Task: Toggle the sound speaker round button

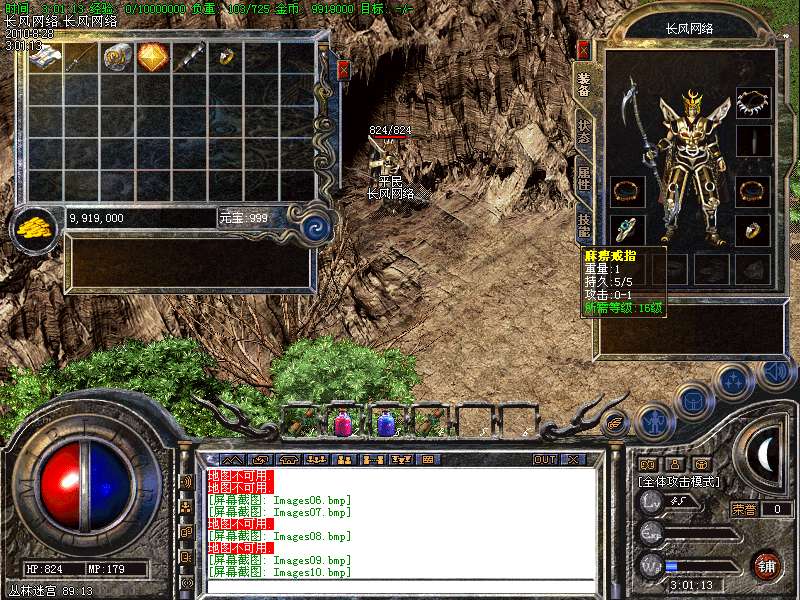Action: tap(775, 373)
